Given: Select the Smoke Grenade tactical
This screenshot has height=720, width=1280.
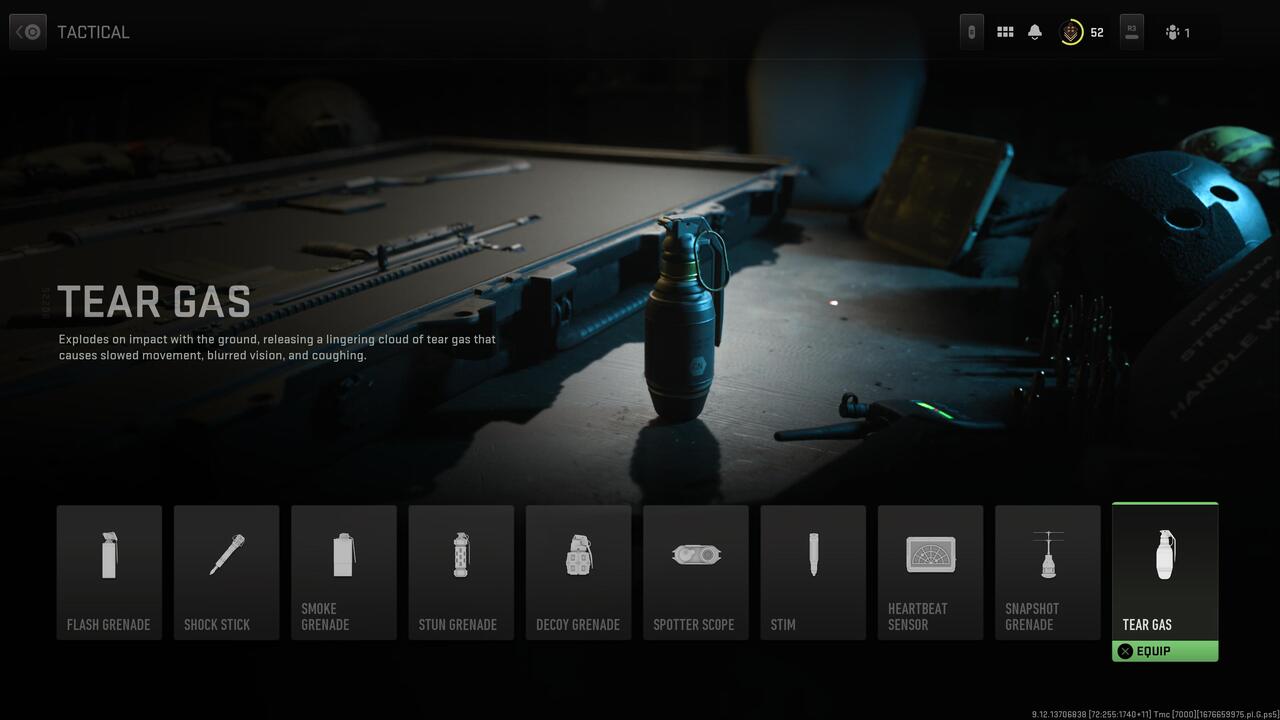Looking at the screenshot, I should coord(344,572).
